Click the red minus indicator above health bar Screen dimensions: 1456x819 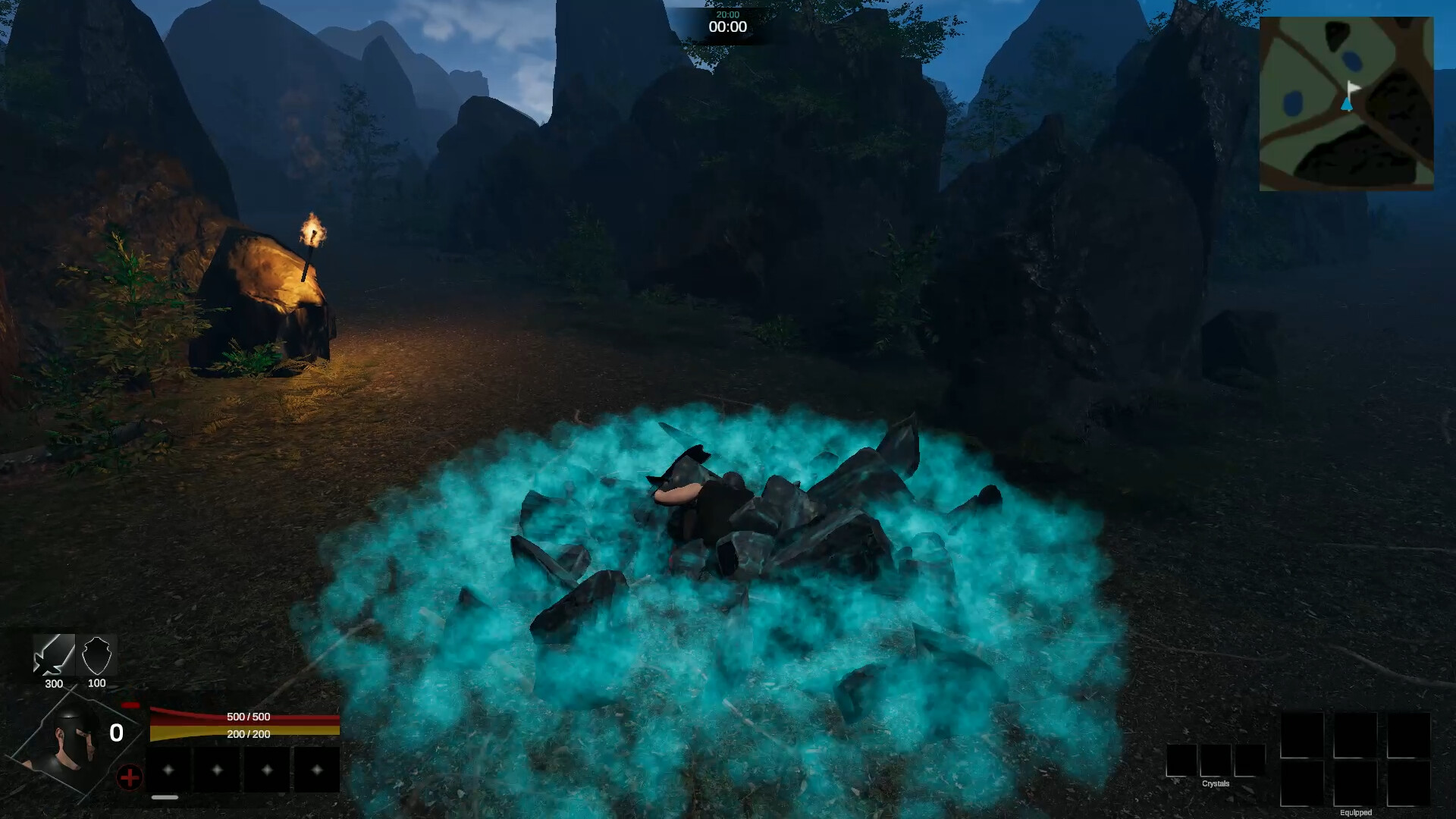tap(130, 704)
